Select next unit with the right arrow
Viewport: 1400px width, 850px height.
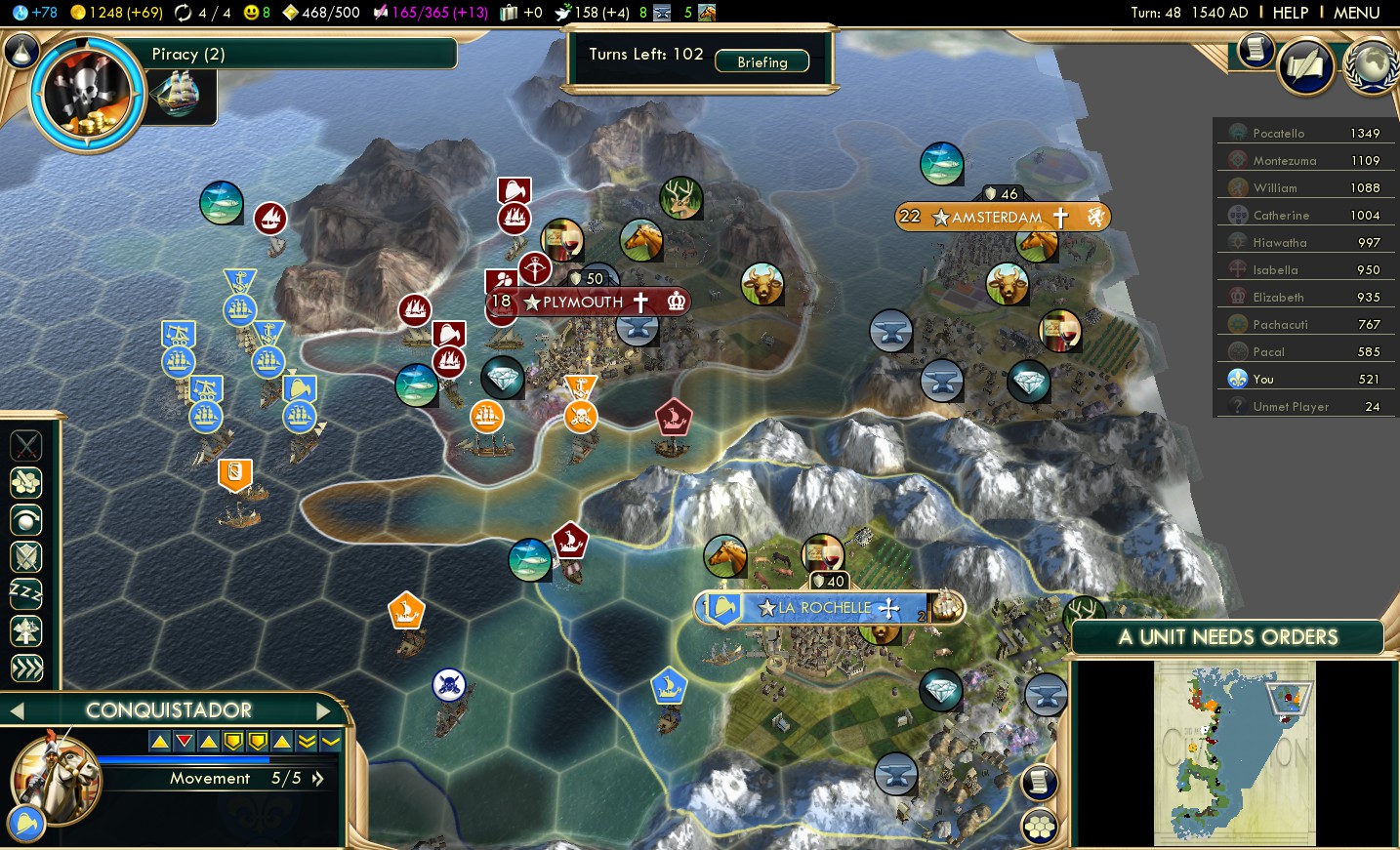pyautogui.click(x=324, y=710)
